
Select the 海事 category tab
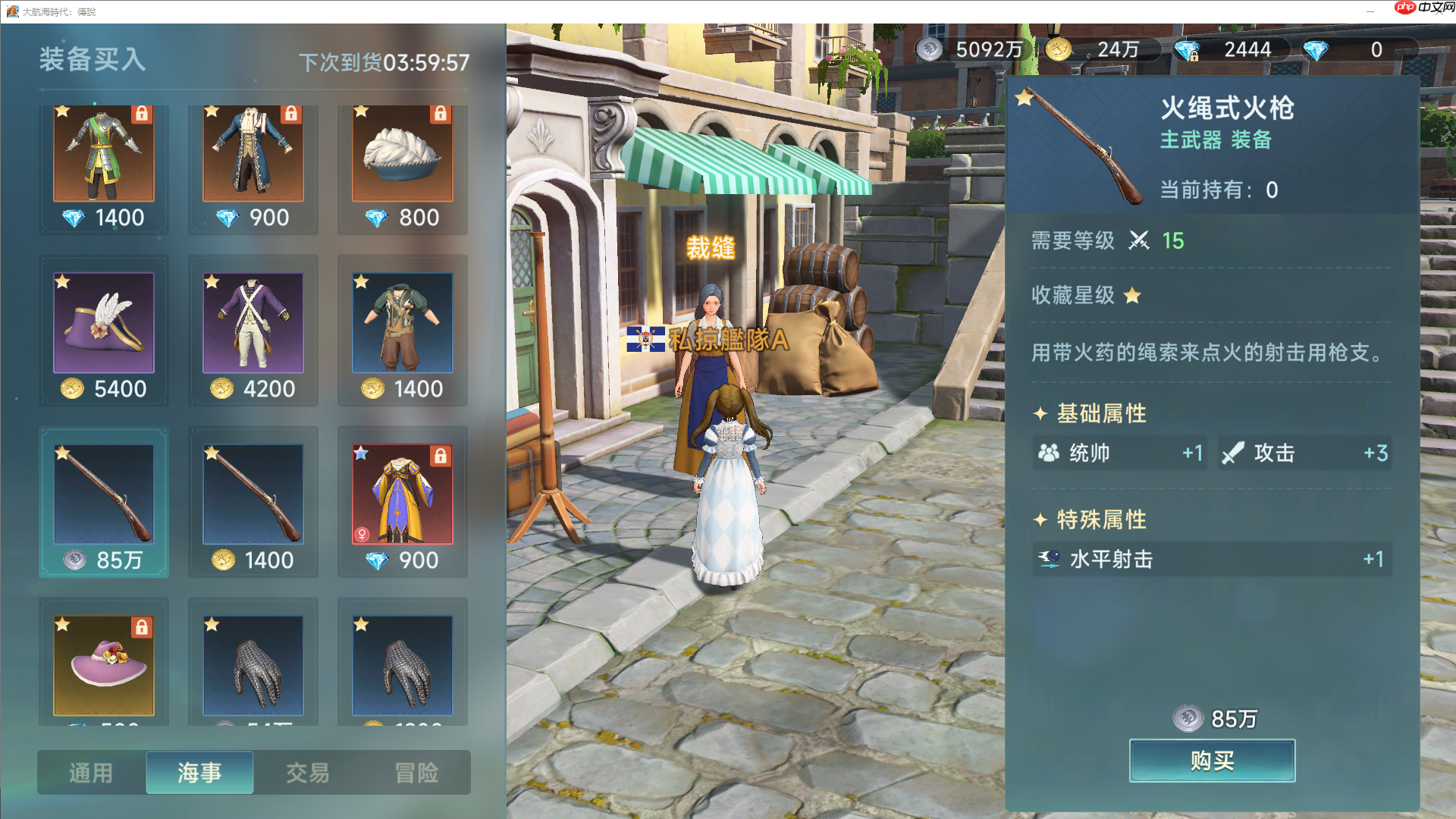(199, 773)
